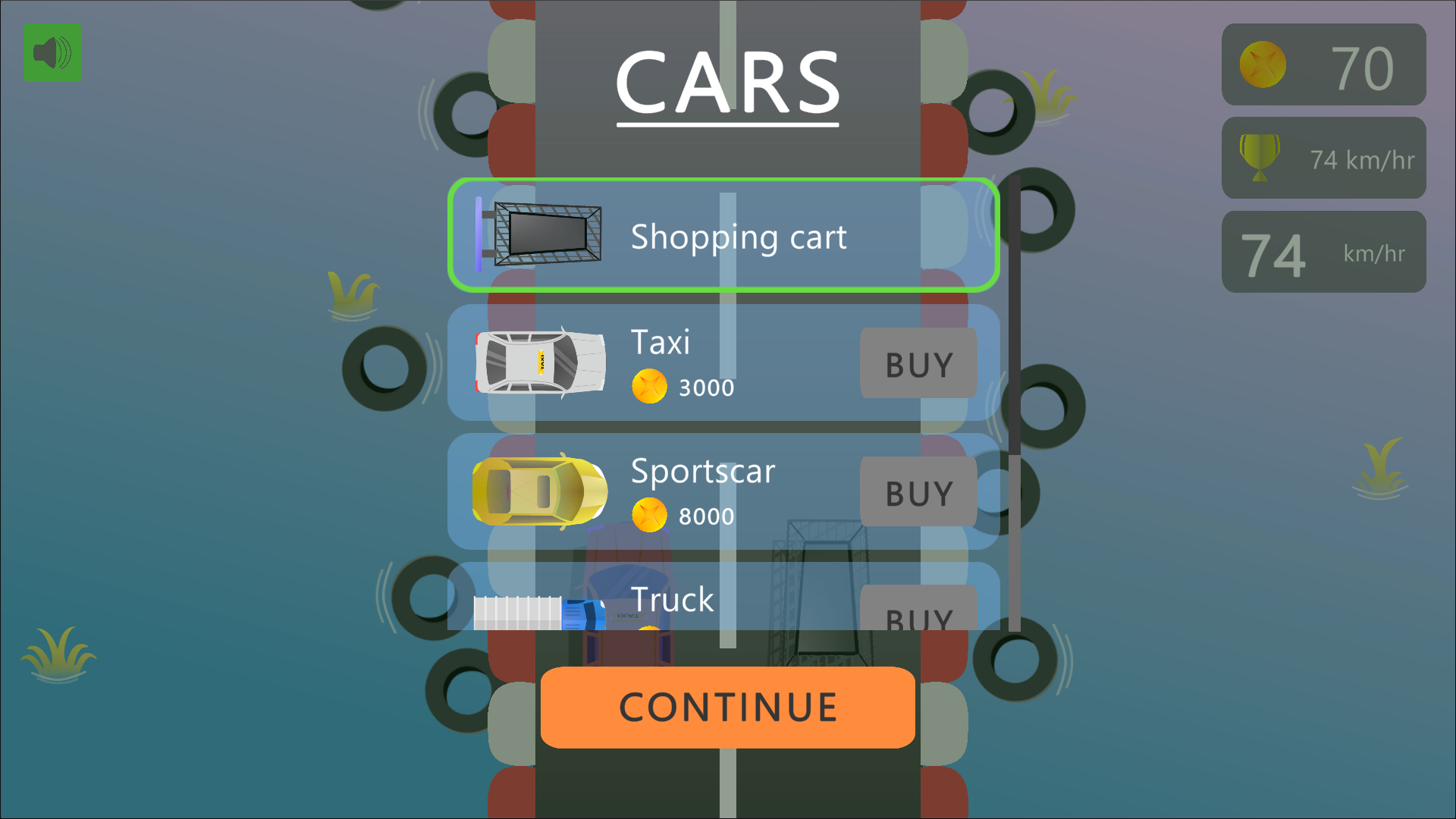Mute the game audio with the speaker icon
This screenshot has height=819, width=1456.
(x=52, y=54)
